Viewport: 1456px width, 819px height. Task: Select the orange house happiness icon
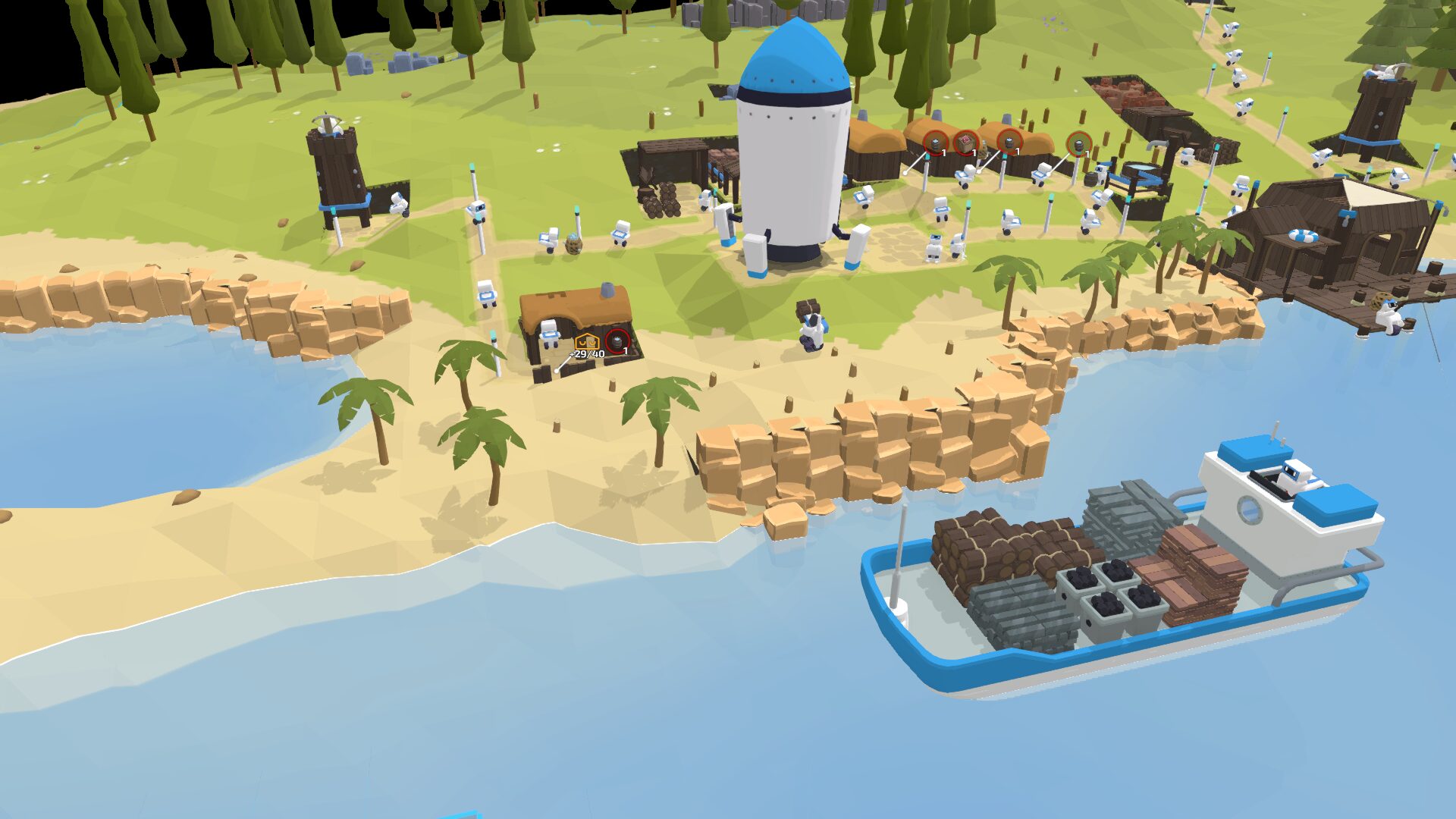[x=586, y=342]
